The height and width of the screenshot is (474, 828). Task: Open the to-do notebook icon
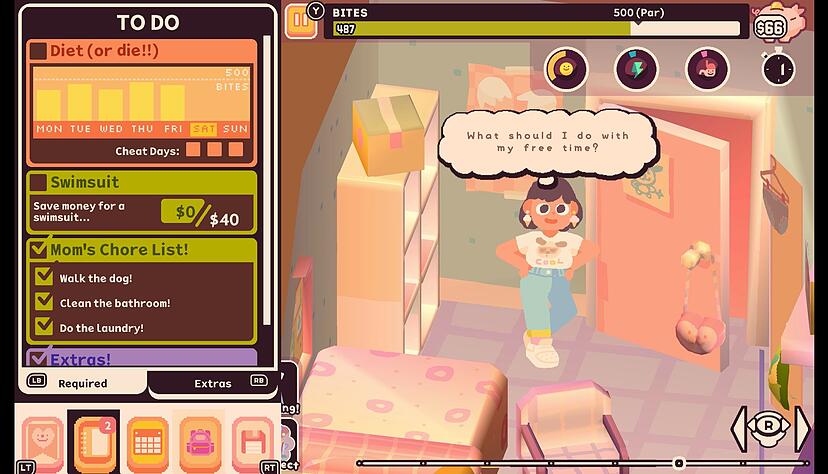point(93,440)
